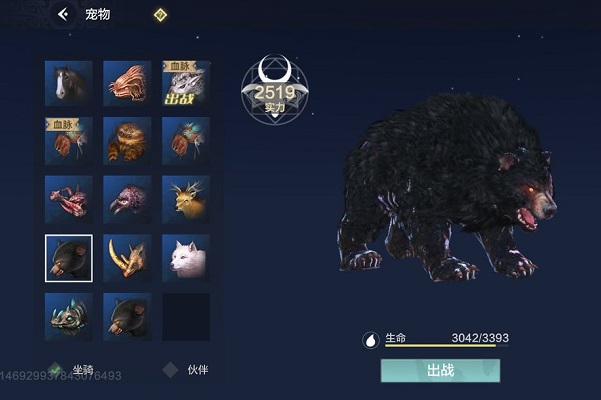
Task: Click the highlighted black bear portrait
Action: coord(69,258)
